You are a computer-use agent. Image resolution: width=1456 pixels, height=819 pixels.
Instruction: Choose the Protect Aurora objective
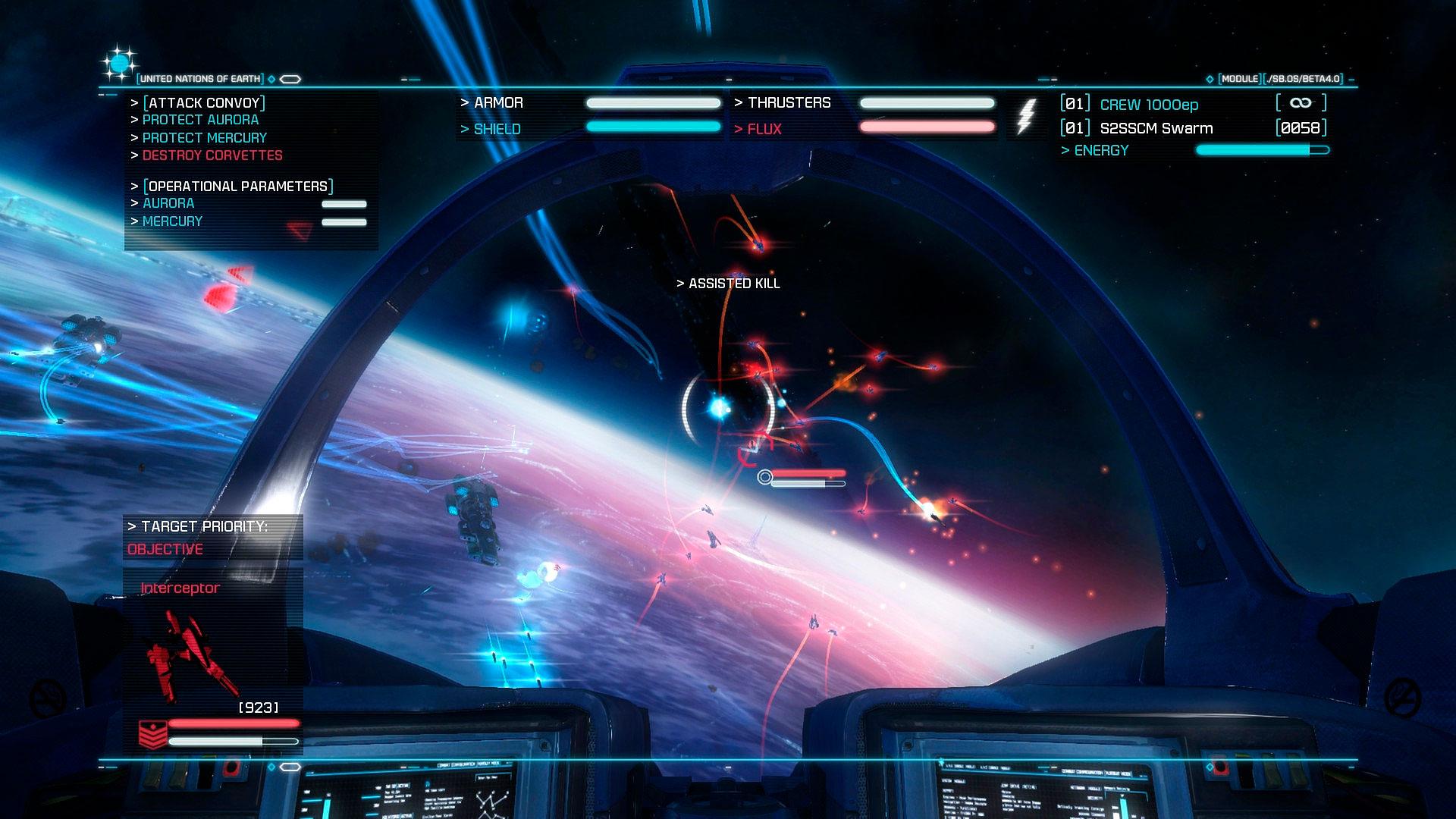[x=200, y=120]
